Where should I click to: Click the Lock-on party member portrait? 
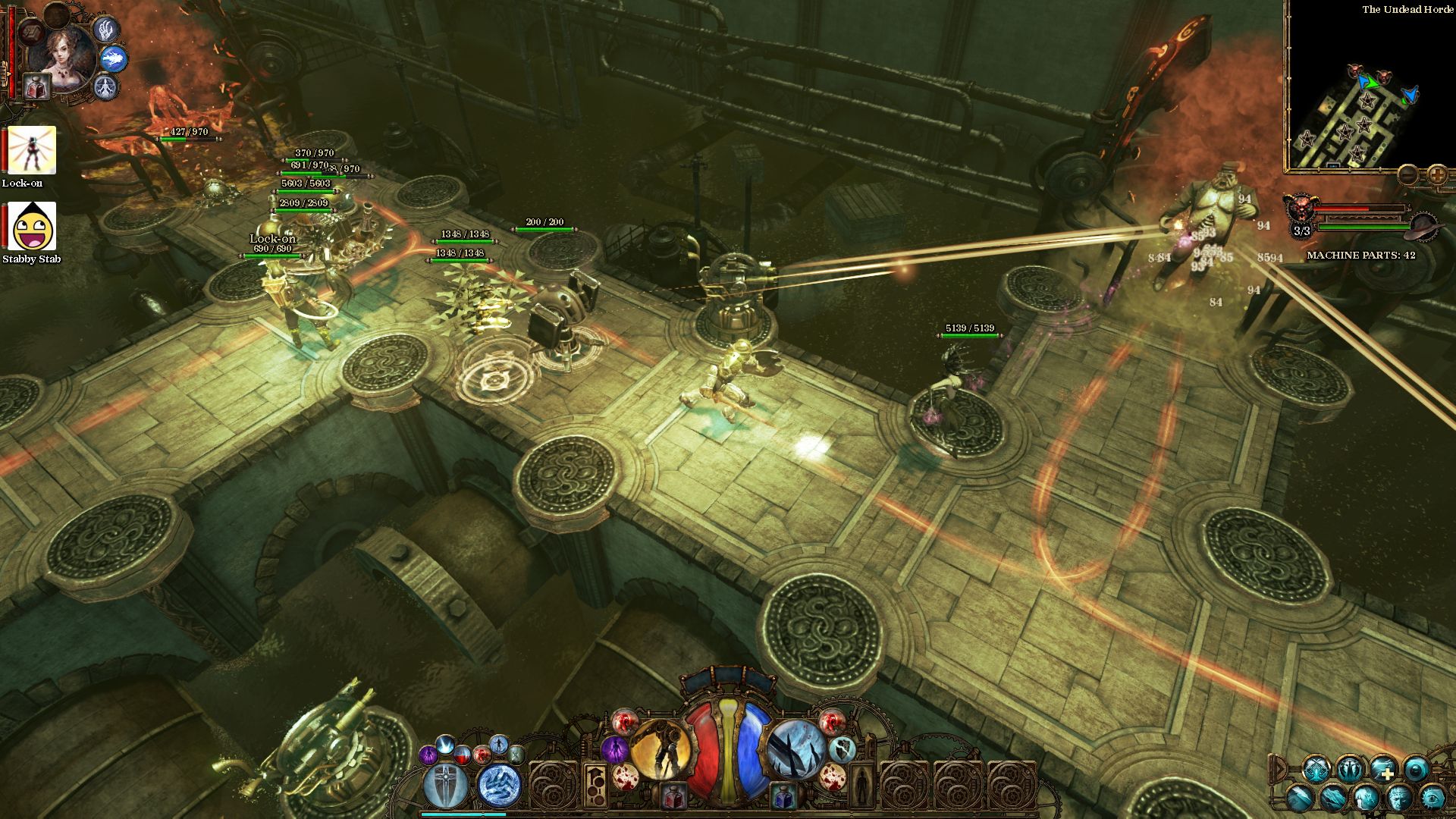click(x=32, y=151)
